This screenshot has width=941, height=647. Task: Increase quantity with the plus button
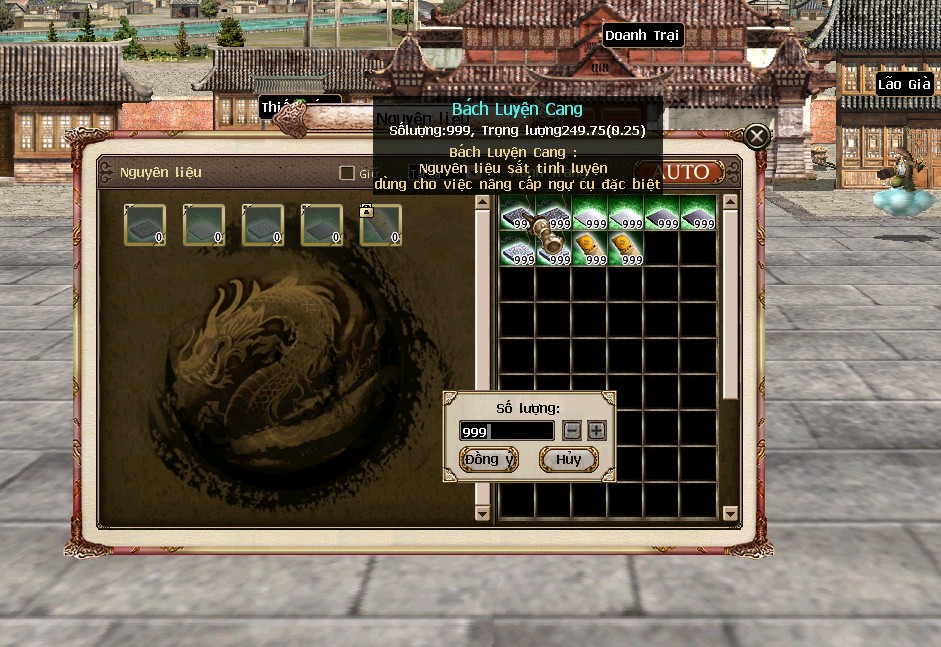(x=596, y=430)
